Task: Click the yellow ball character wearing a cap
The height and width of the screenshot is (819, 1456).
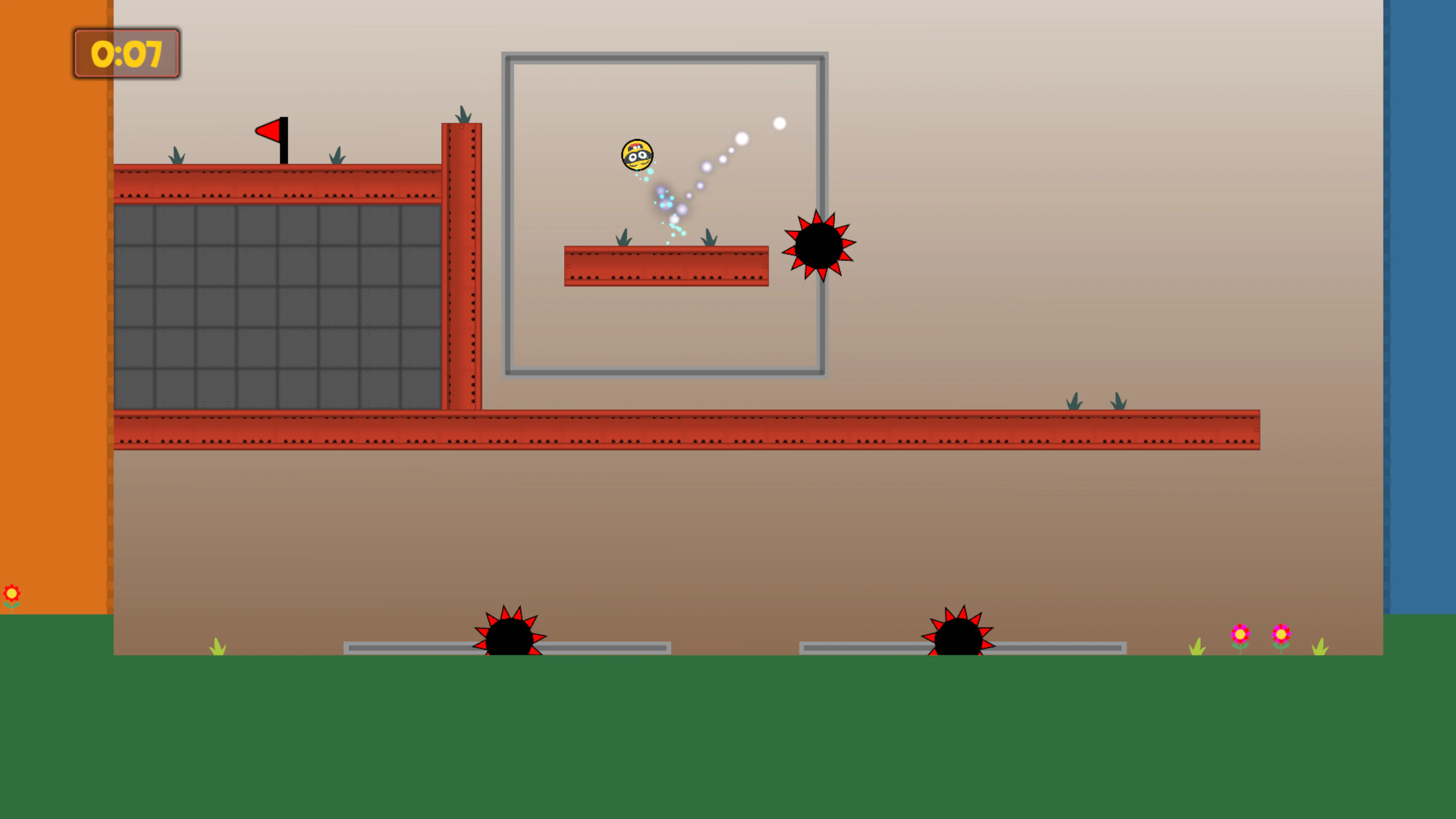Action: 637,154
